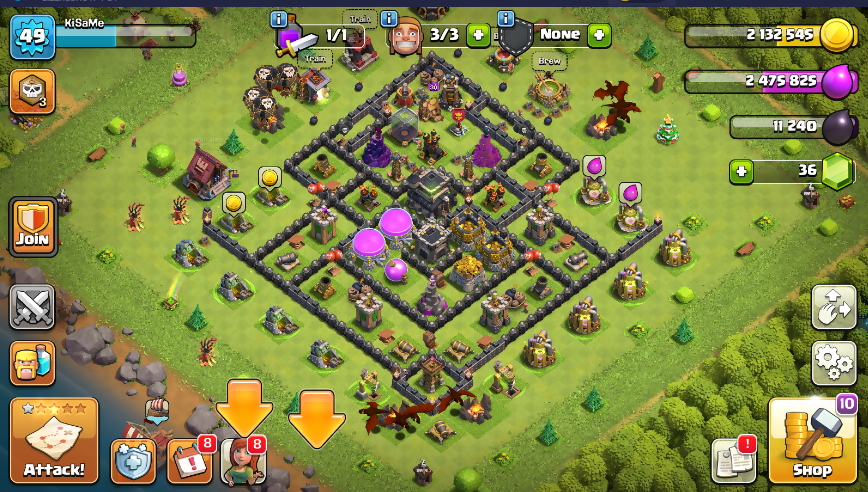Buy a shield with plus beside None
Screen dimensions: 868x492
tap(599, 35)
